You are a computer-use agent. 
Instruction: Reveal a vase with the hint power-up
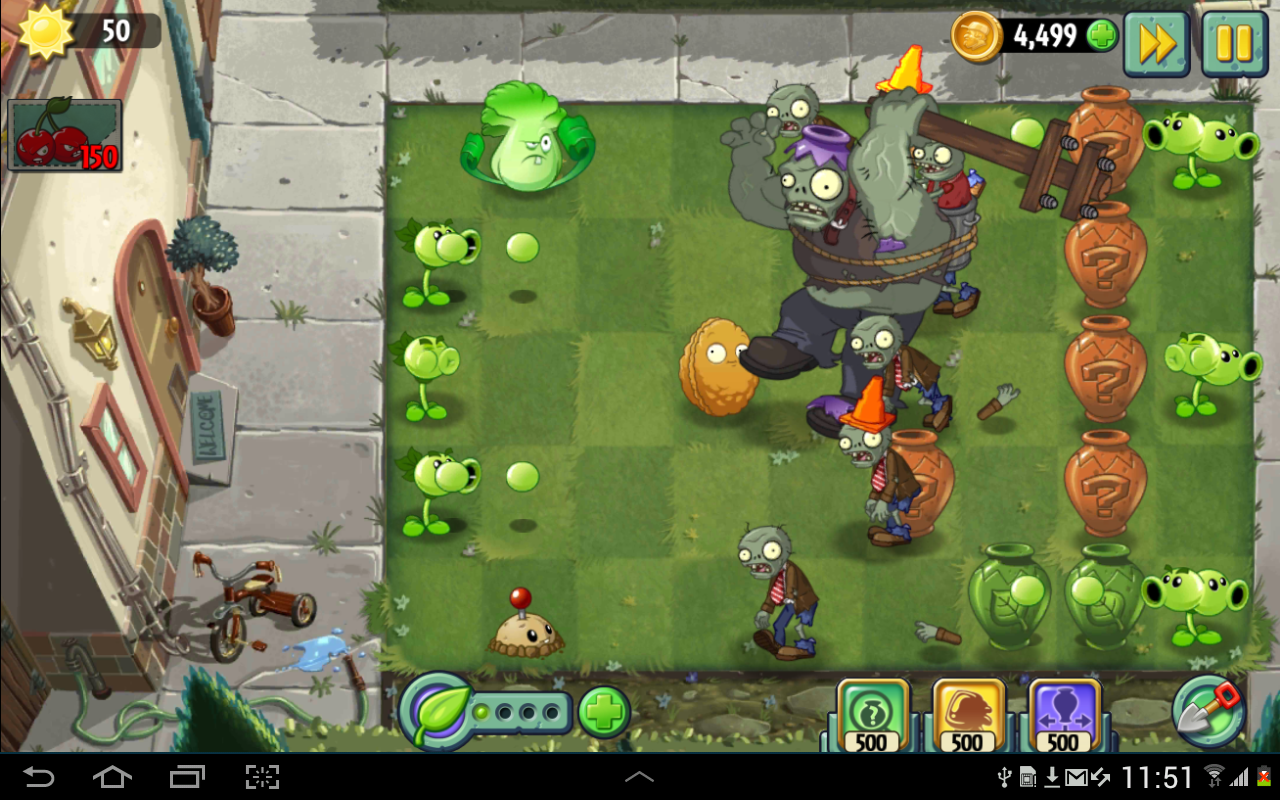point(870,710)
